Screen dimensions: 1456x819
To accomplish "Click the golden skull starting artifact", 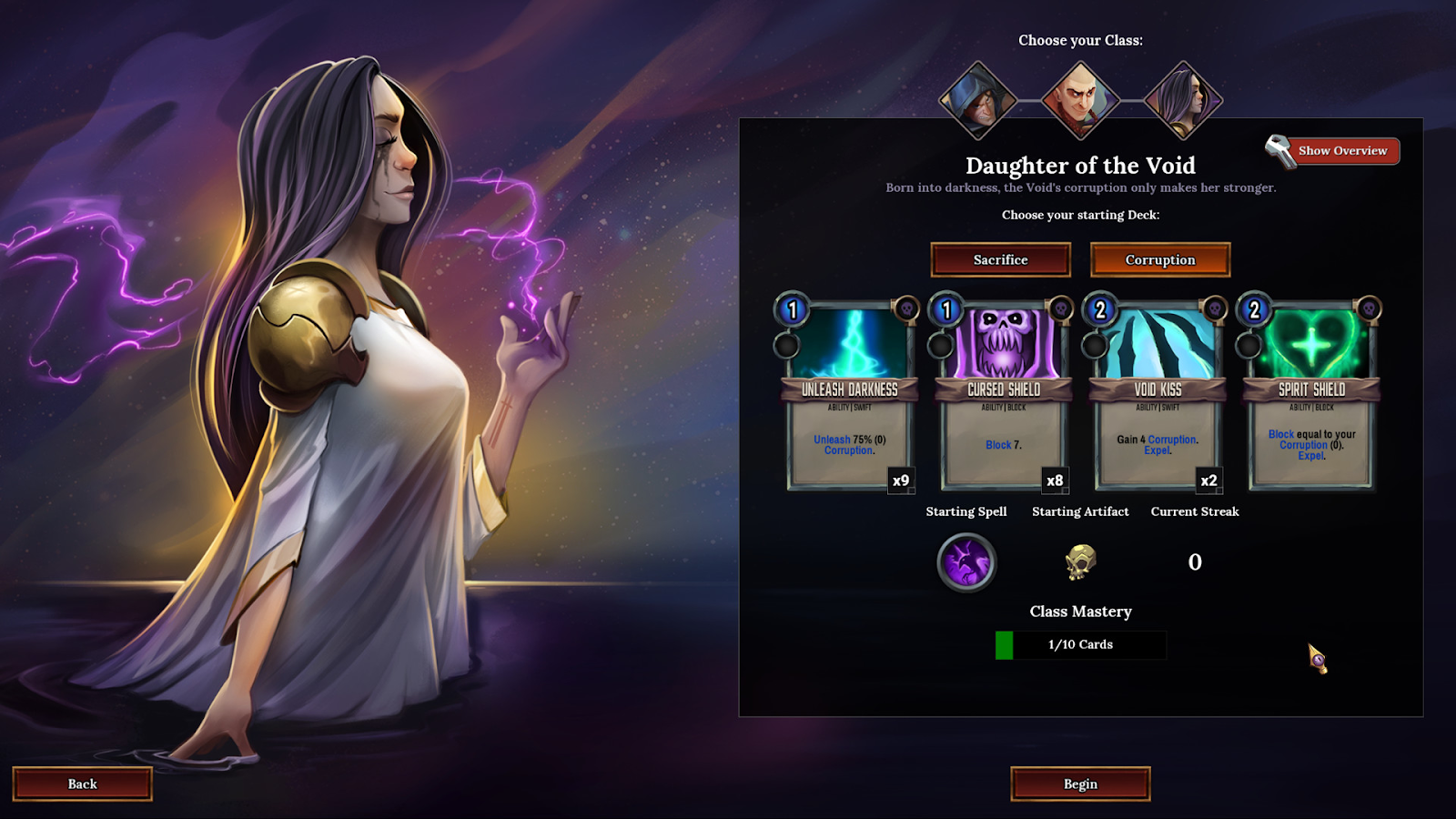I will [x=1080, y=562].
